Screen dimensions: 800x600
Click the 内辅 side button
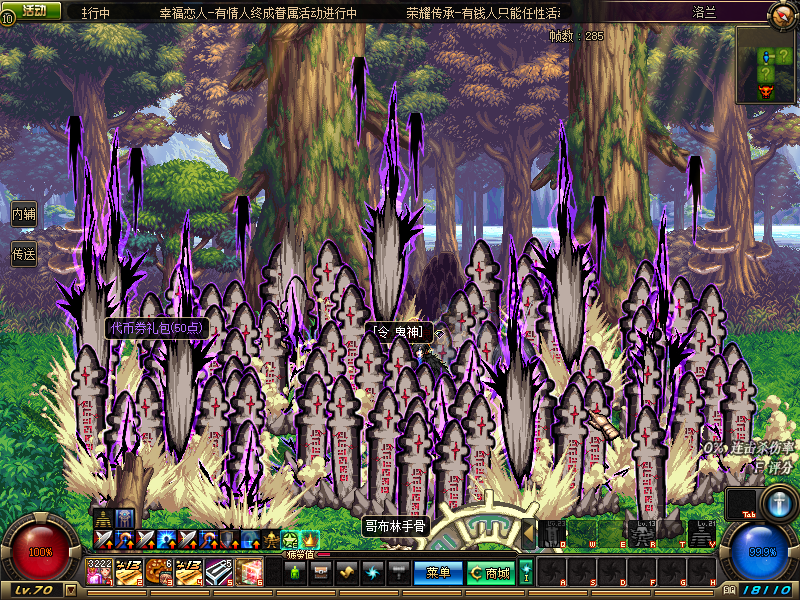[24, 214]
